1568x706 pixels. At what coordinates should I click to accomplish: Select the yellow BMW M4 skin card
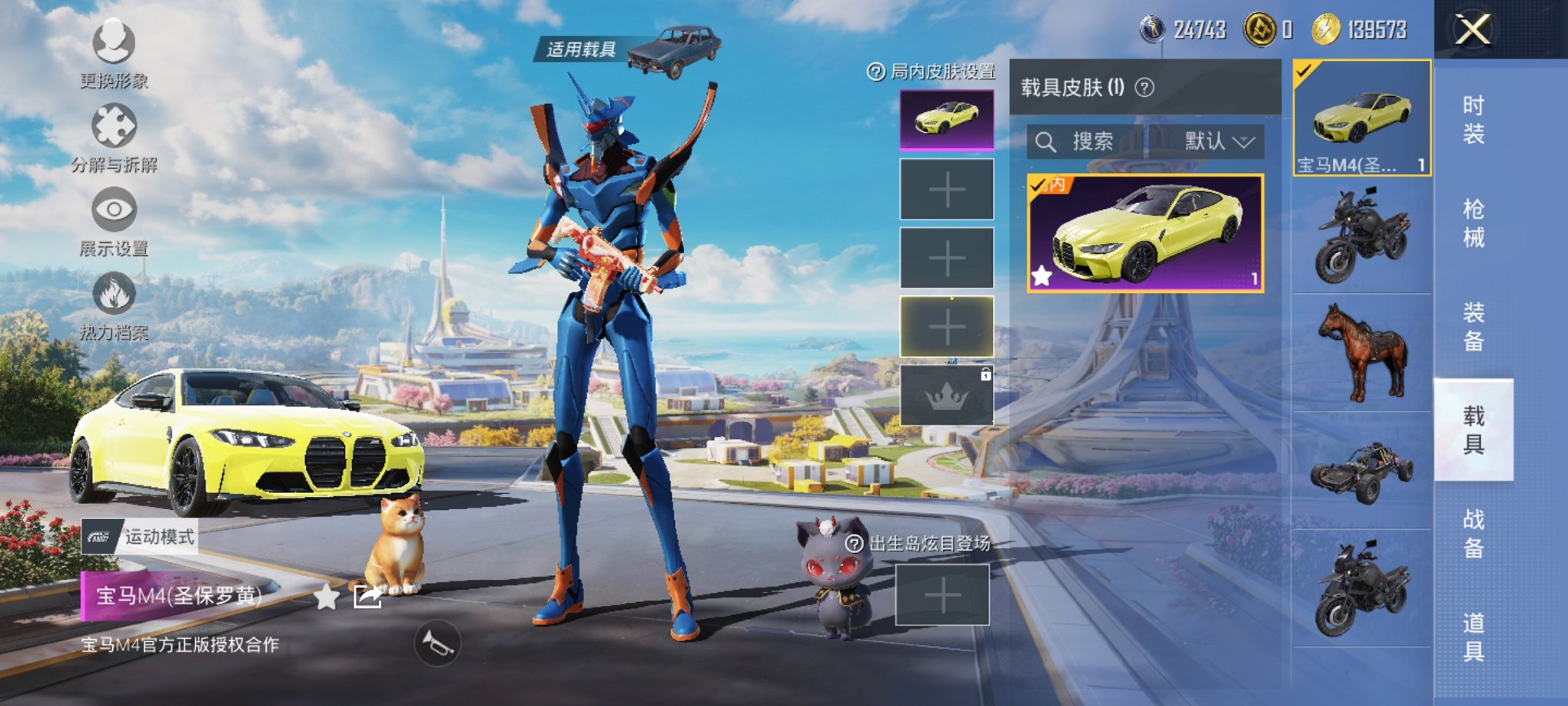click(1145, 234)
